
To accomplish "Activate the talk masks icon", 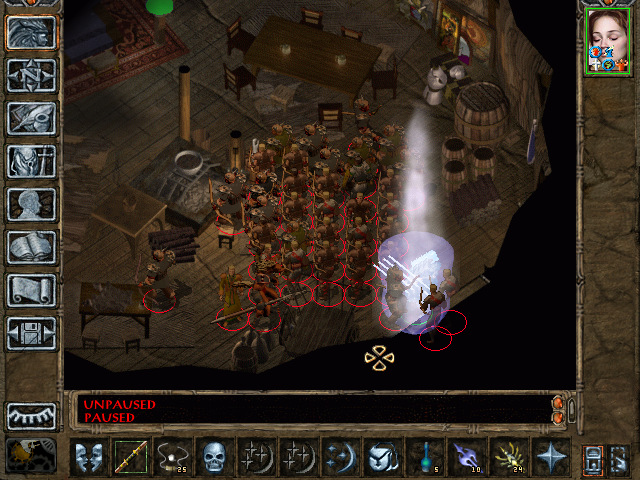I will tap(88, 459).
